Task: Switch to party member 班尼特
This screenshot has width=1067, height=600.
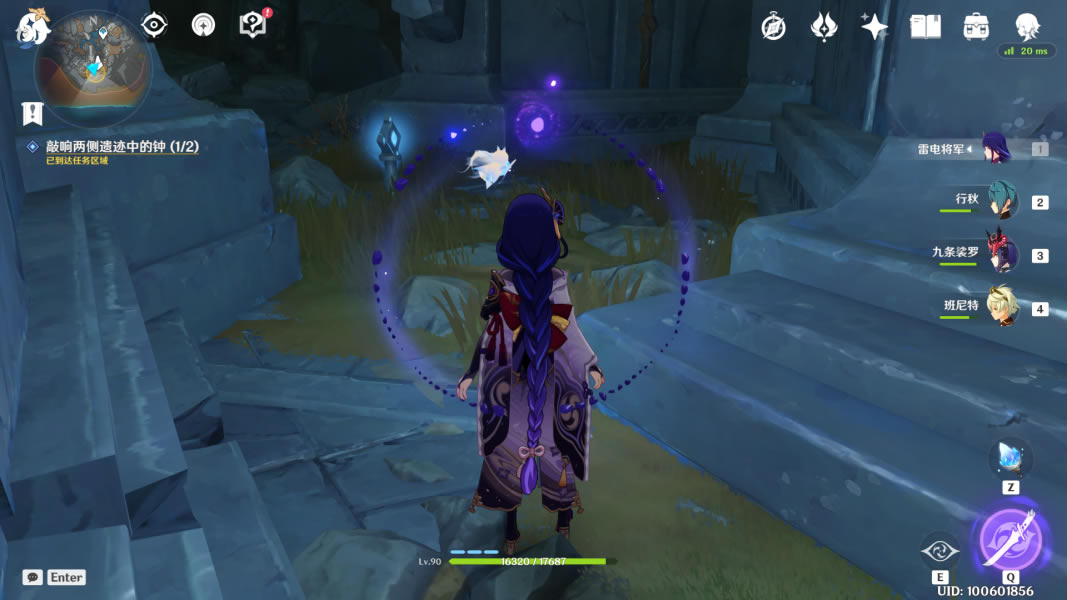Action: pos(1001,306)
